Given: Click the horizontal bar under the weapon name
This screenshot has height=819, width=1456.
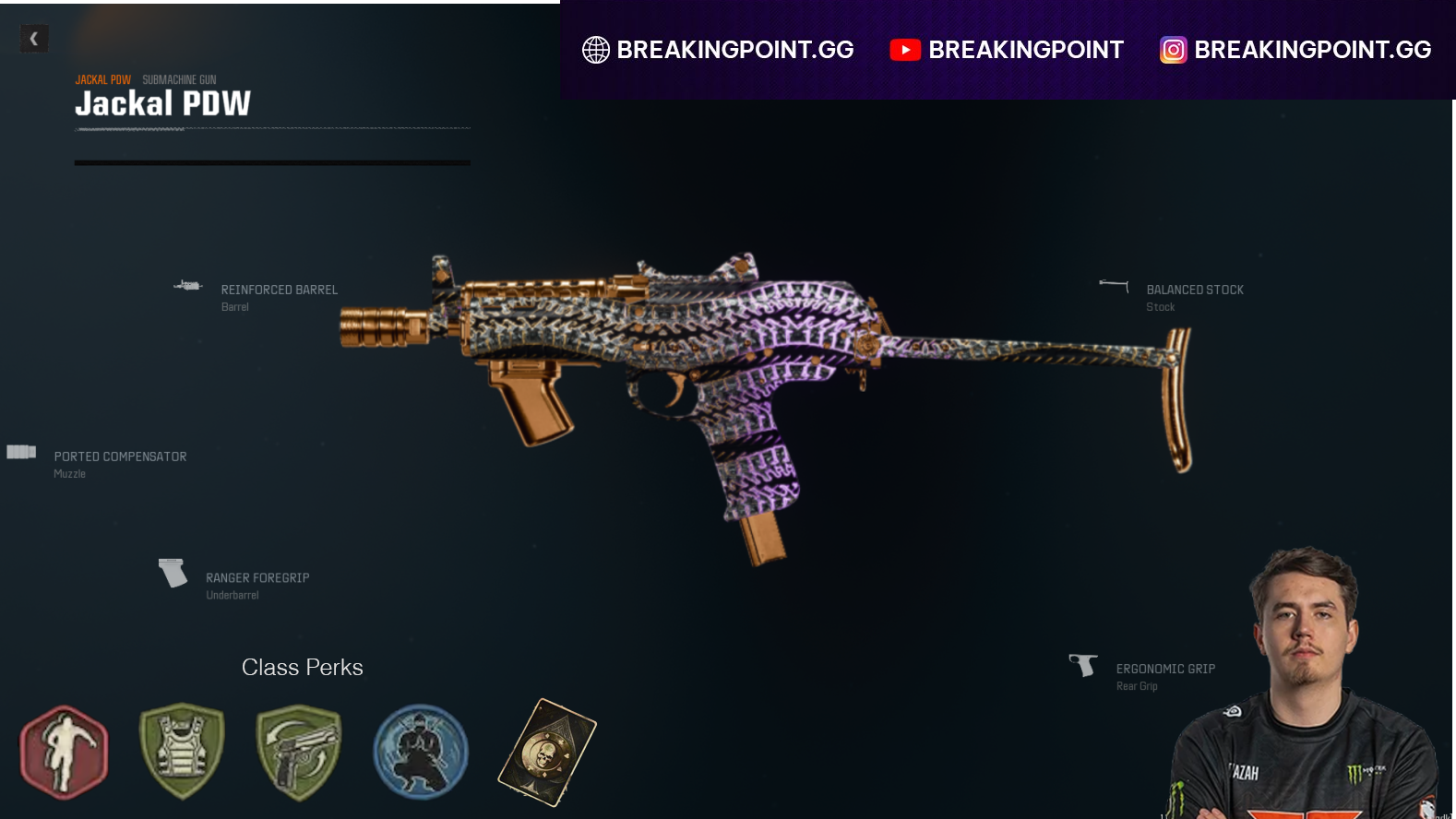Looking at the screenshot, I should point(272,162).
